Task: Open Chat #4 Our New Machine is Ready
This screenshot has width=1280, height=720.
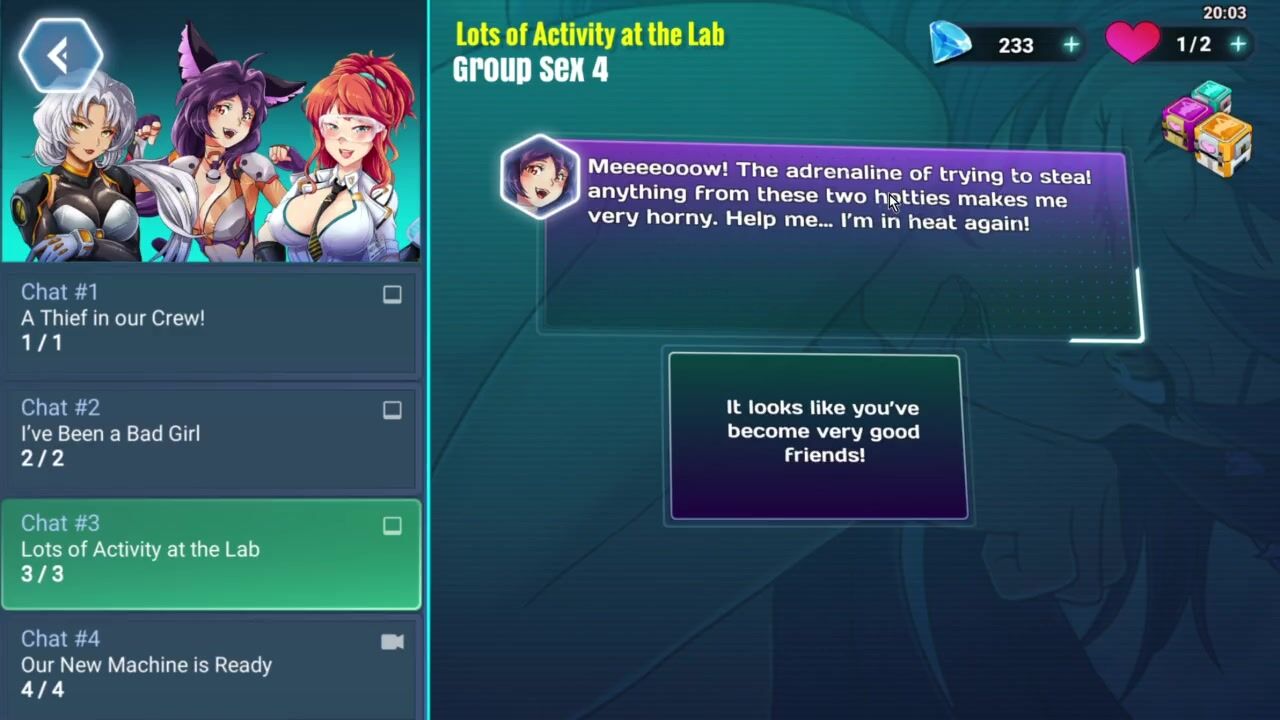Action: tap(210, 664)
